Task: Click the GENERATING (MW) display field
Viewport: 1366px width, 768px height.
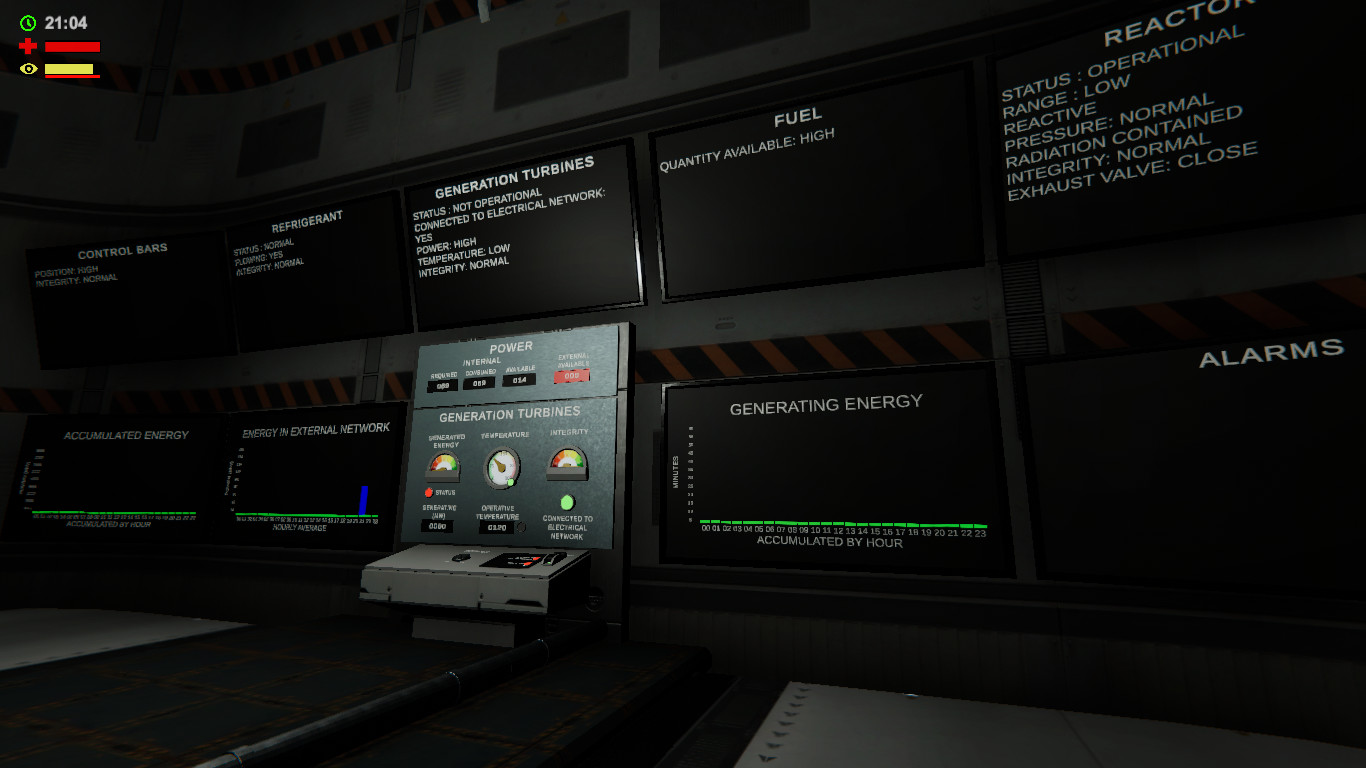Action: [438, 524]
